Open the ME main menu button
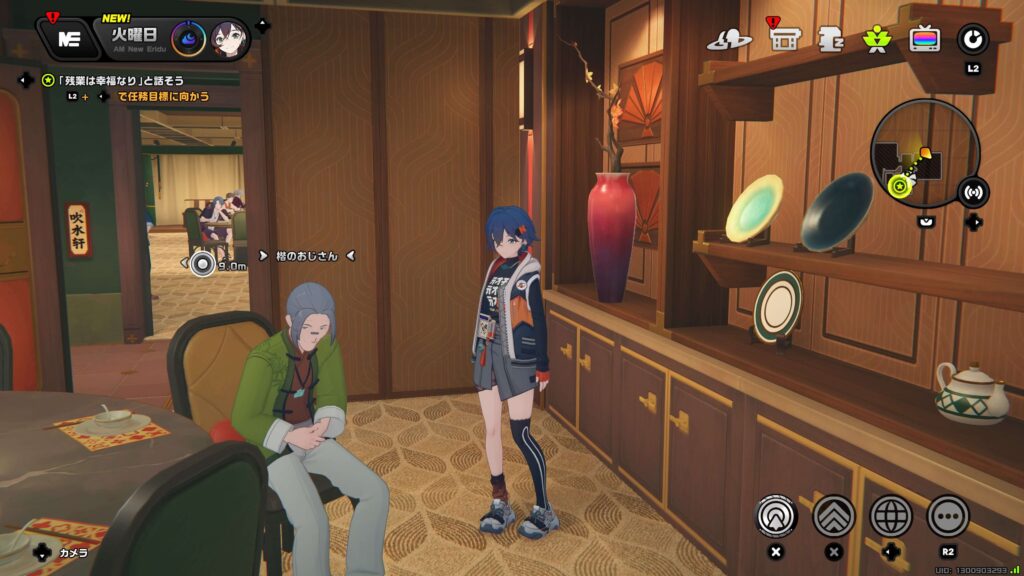Viewport: 1024px width, 576px height. (x=68, y=39)
